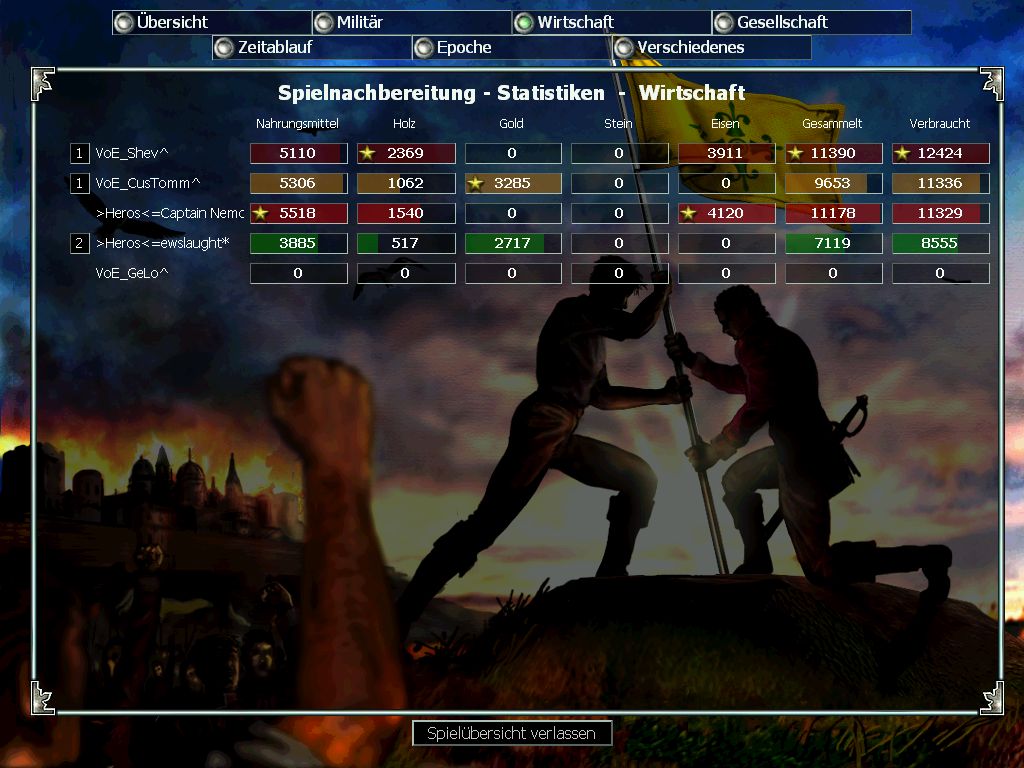Click the Spielübersicht verlassen button
This screenshot has height=768, width=1024.
[x=511, y=733]
